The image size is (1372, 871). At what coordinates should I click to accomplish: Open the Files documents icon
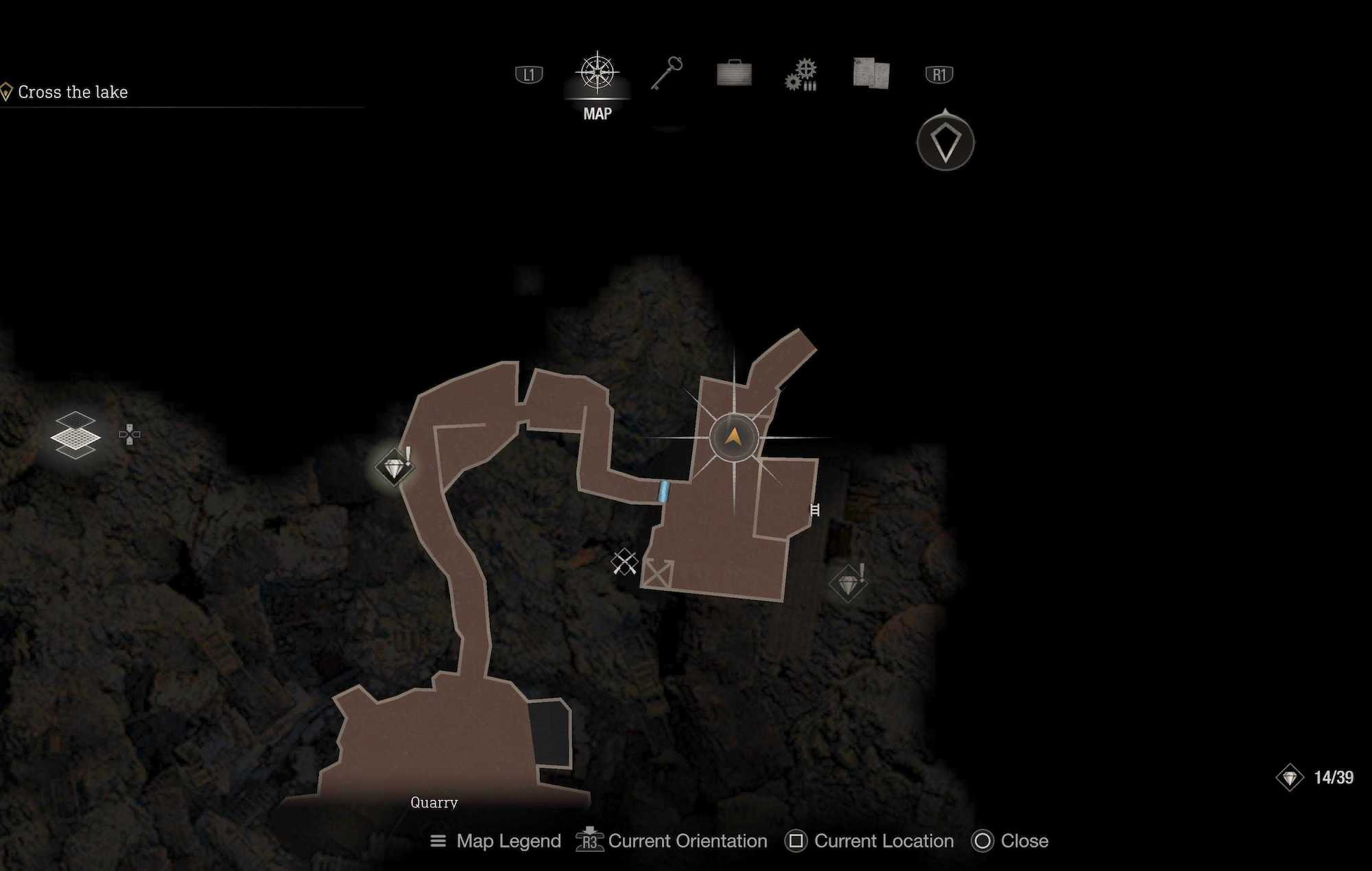[868, 73]
